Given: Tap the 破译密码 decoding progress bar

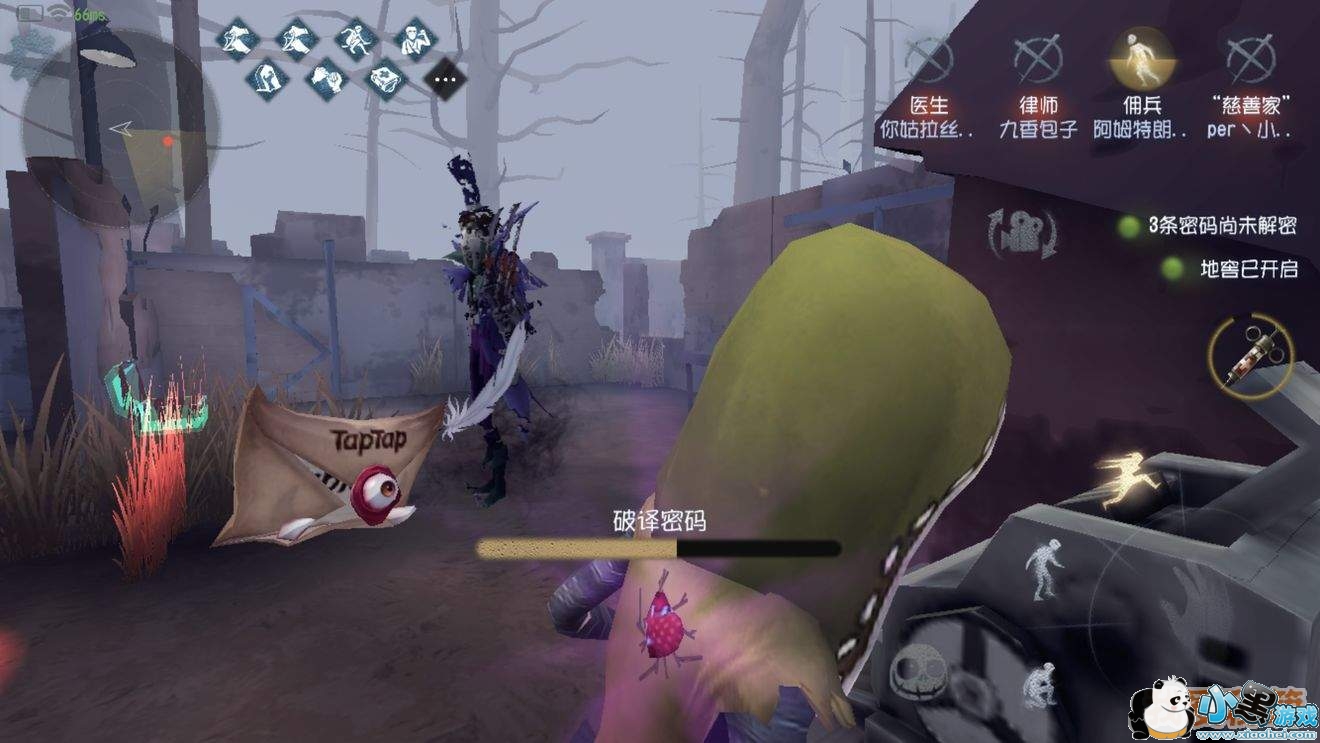Looking at the screenshot, I should (x=658, y=546).
